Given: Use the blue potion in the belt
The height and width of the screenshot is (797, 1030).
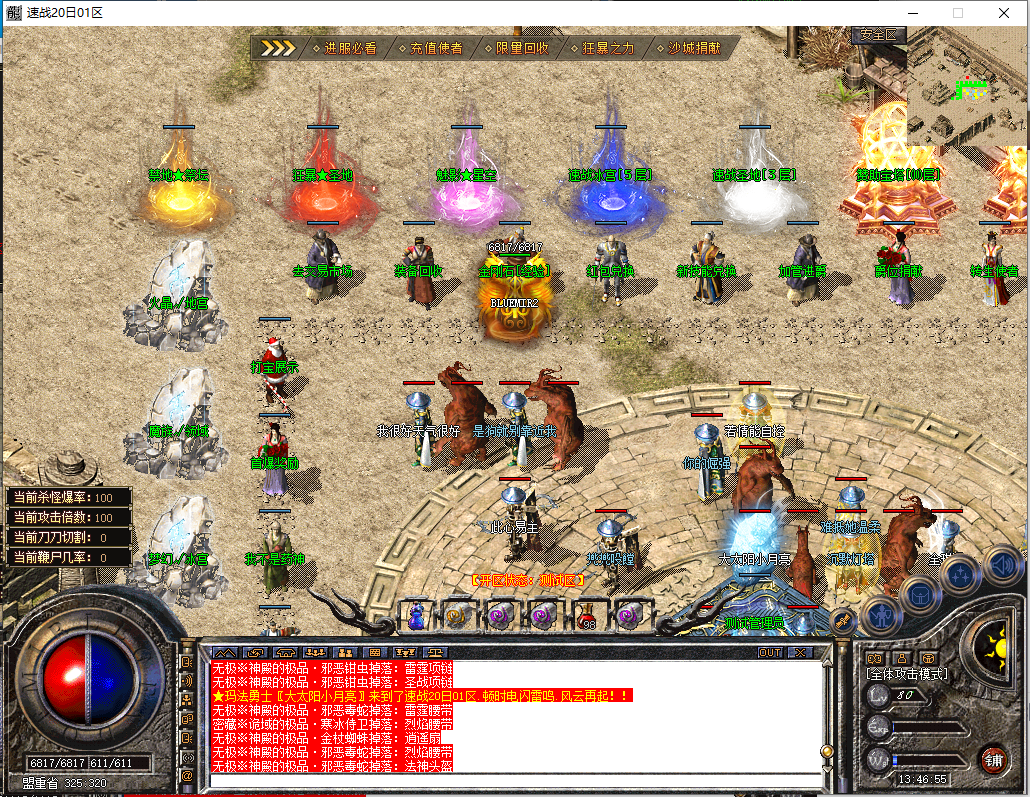Looking at the screenshot, I should coord(415,615).
